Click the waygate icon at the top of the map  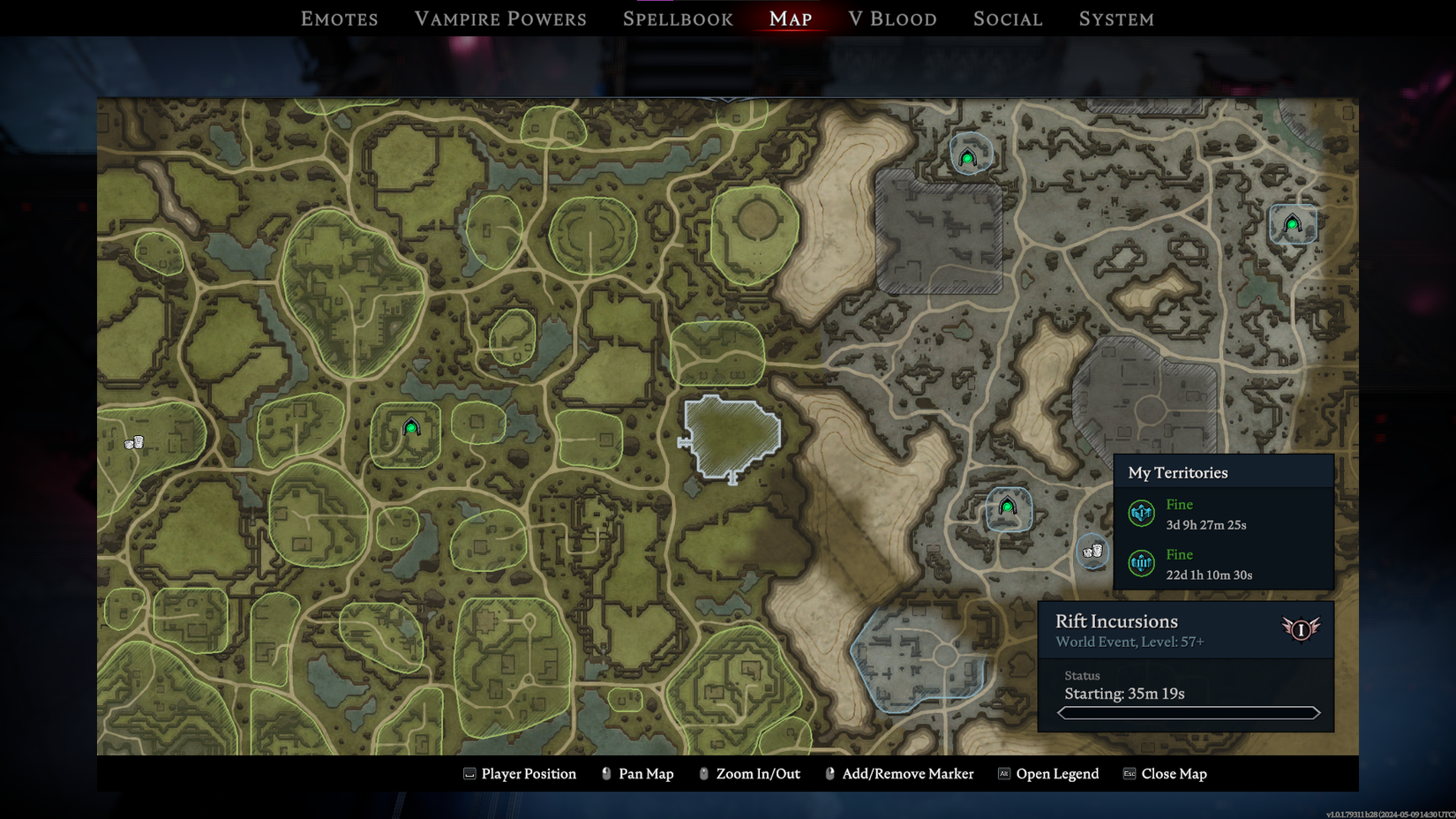(967, 155)
